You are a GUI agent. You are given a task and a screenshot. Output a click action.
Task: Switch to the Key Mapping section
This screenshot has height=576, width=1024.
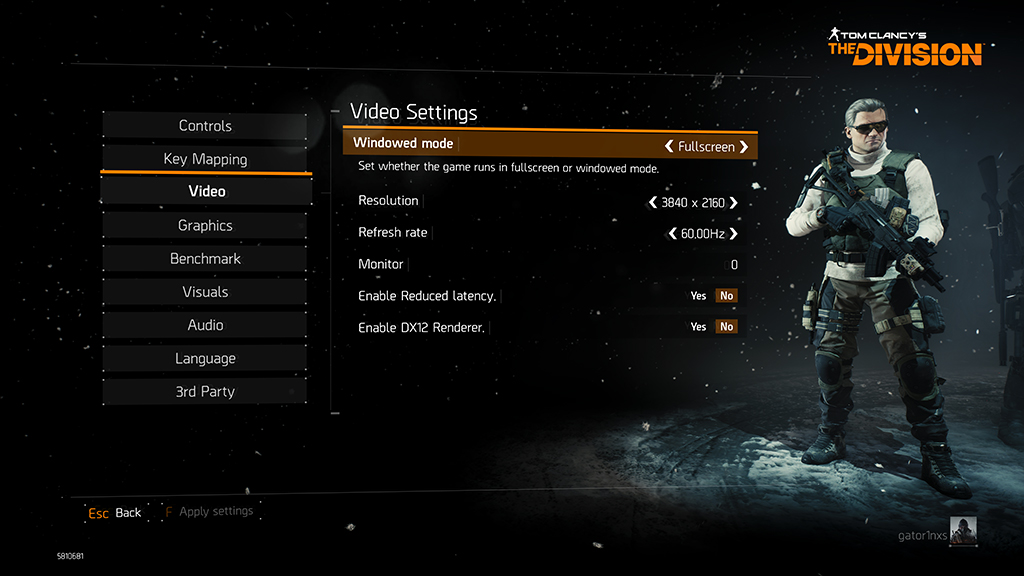pos(205,159)
